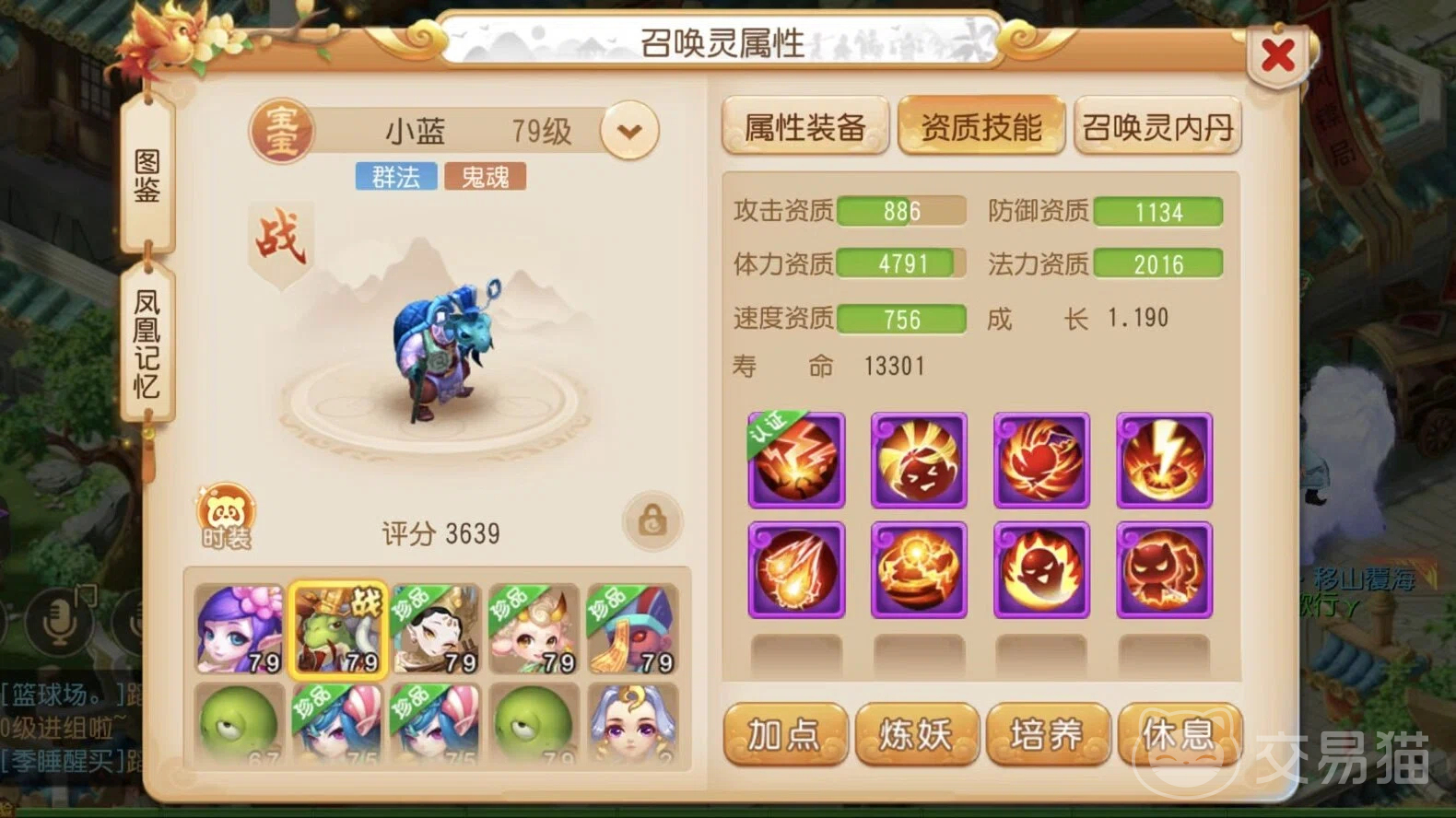This screenshot has height=818, width=1456.
Task: Select the purple-haired level 79 pet thumbnail
Action: pyautogui.click(x=240, y=631)
